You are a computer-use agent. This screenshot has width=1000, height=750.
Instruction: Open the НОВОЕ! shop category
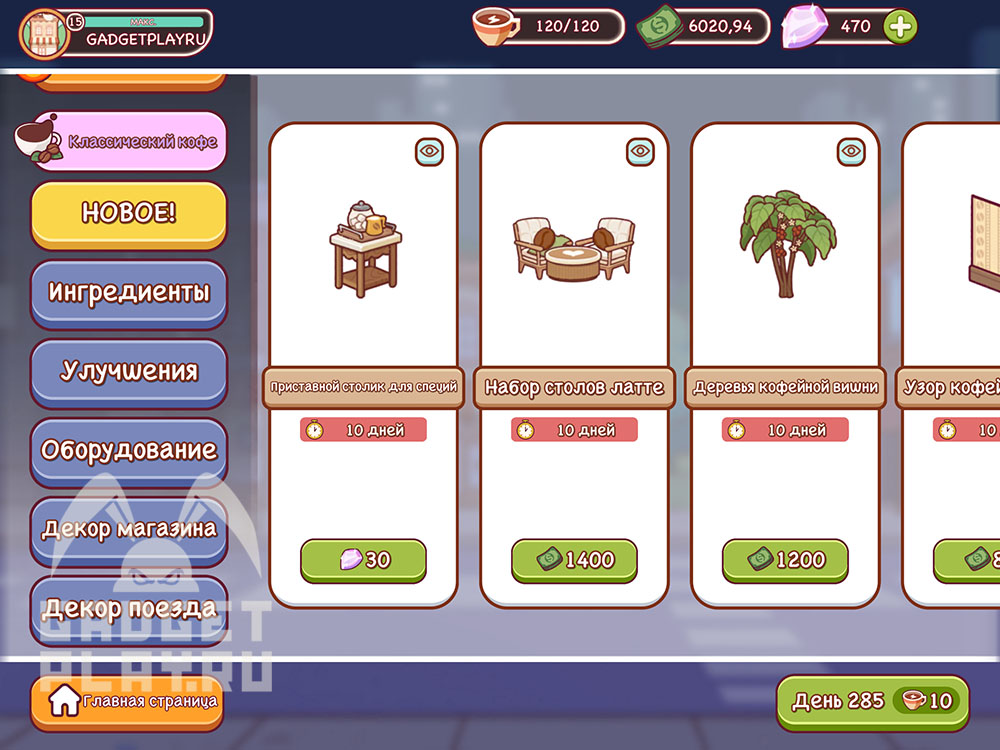pyautogui.click(x=129, y=213)
